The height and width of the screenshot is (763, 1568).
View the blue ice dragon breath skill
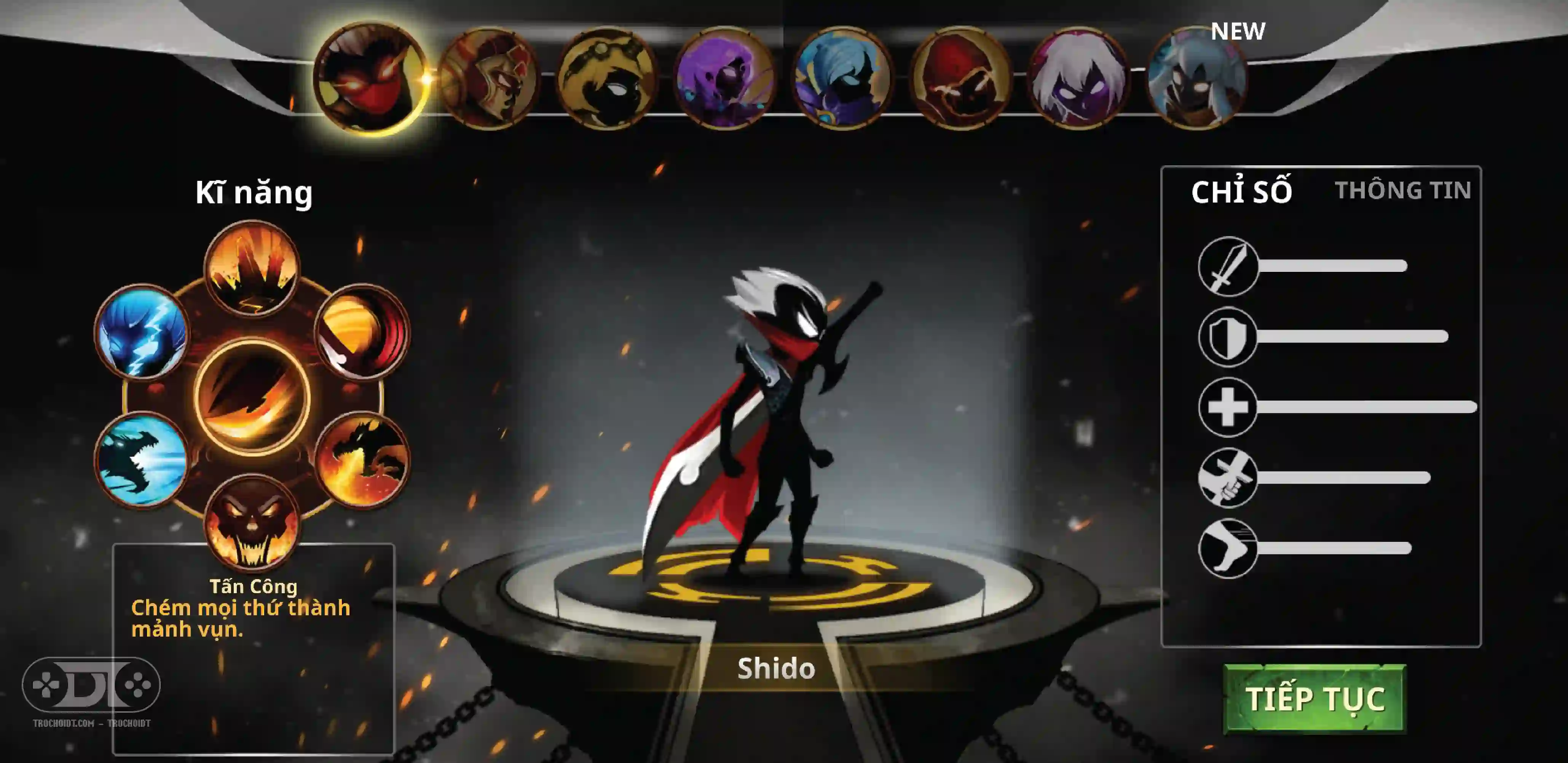point(142,460)
